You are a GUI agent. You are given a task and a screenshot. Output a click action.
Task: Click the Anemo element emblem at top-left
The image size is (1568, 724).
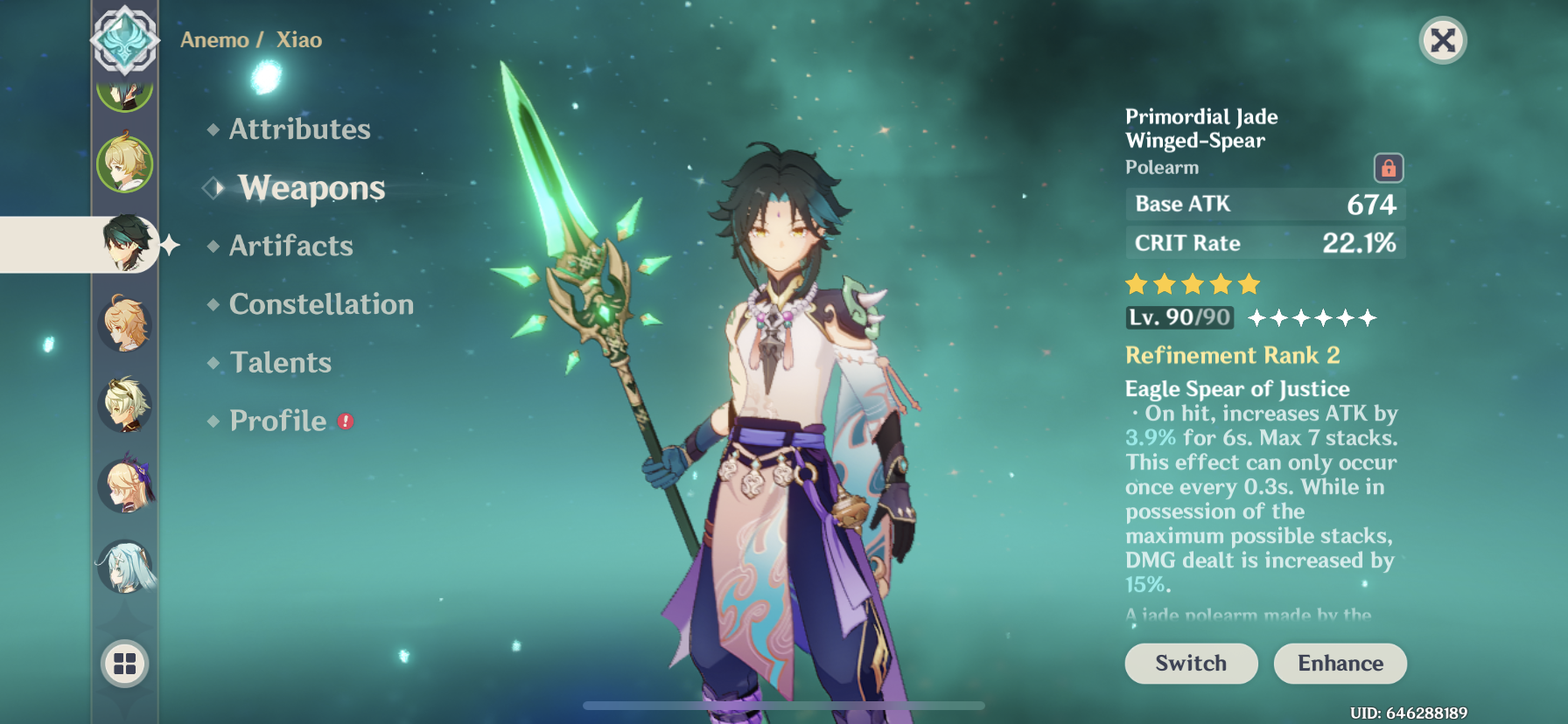pos(125,39)
